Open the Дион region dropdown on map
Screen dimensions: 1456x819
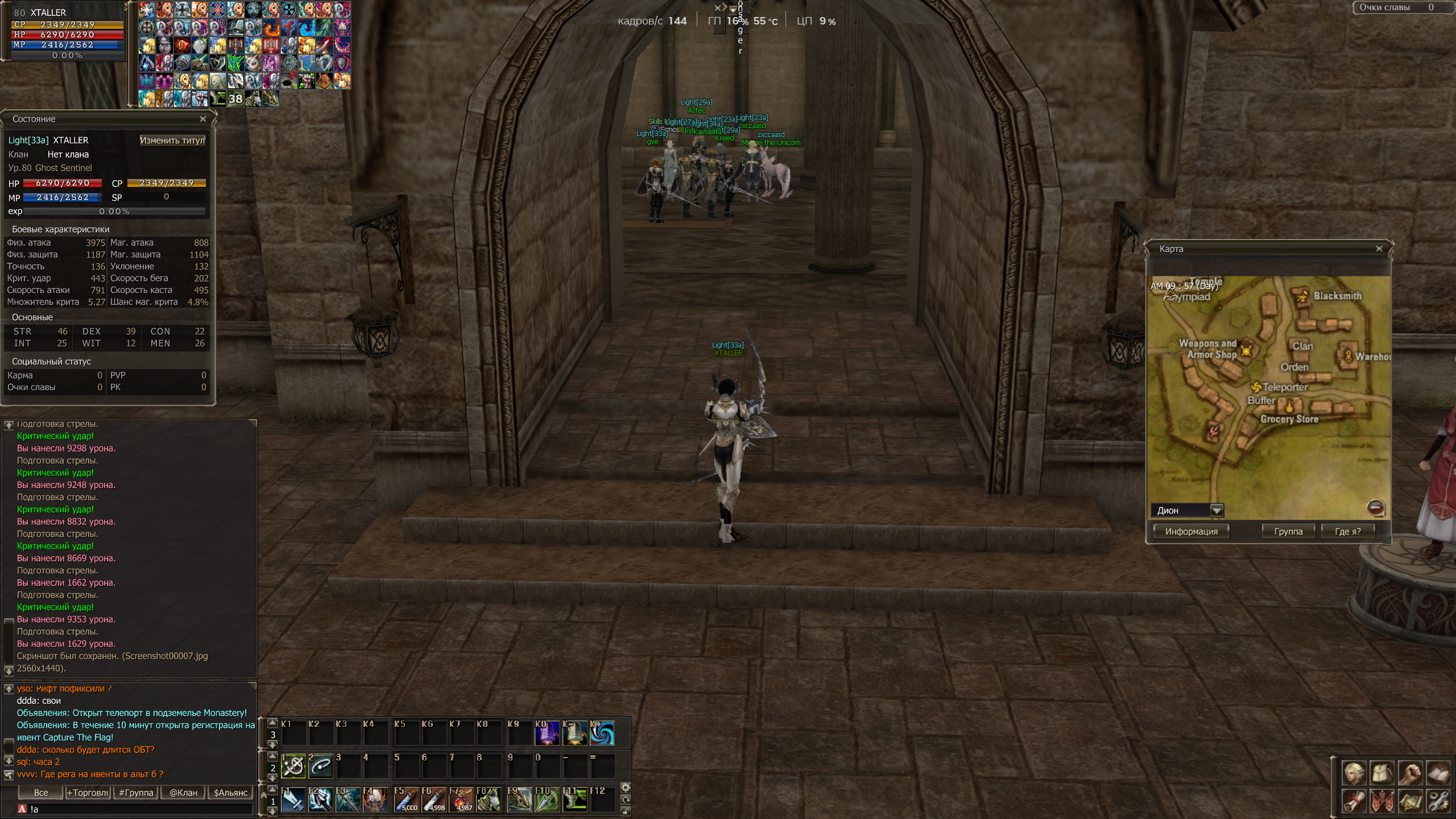(x=1217, y=510)
